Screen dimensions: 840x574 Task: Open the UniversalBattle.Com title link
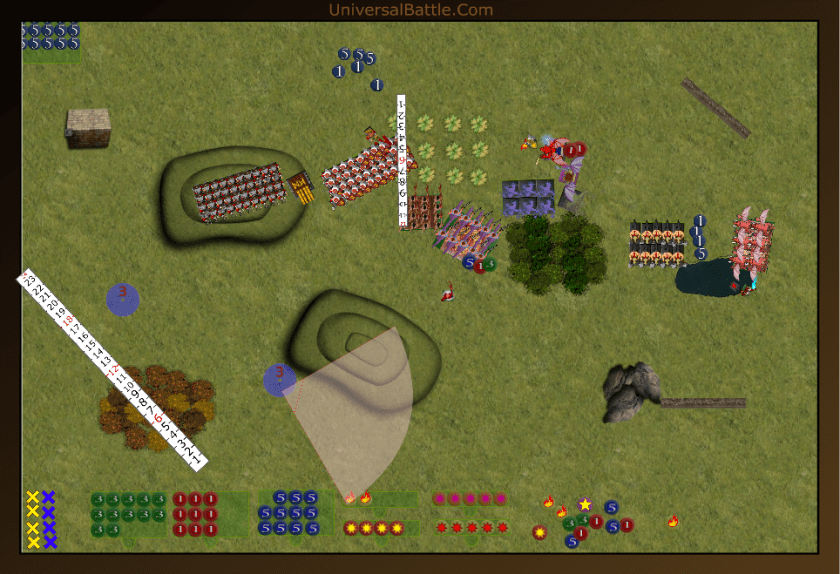(410, 10)
